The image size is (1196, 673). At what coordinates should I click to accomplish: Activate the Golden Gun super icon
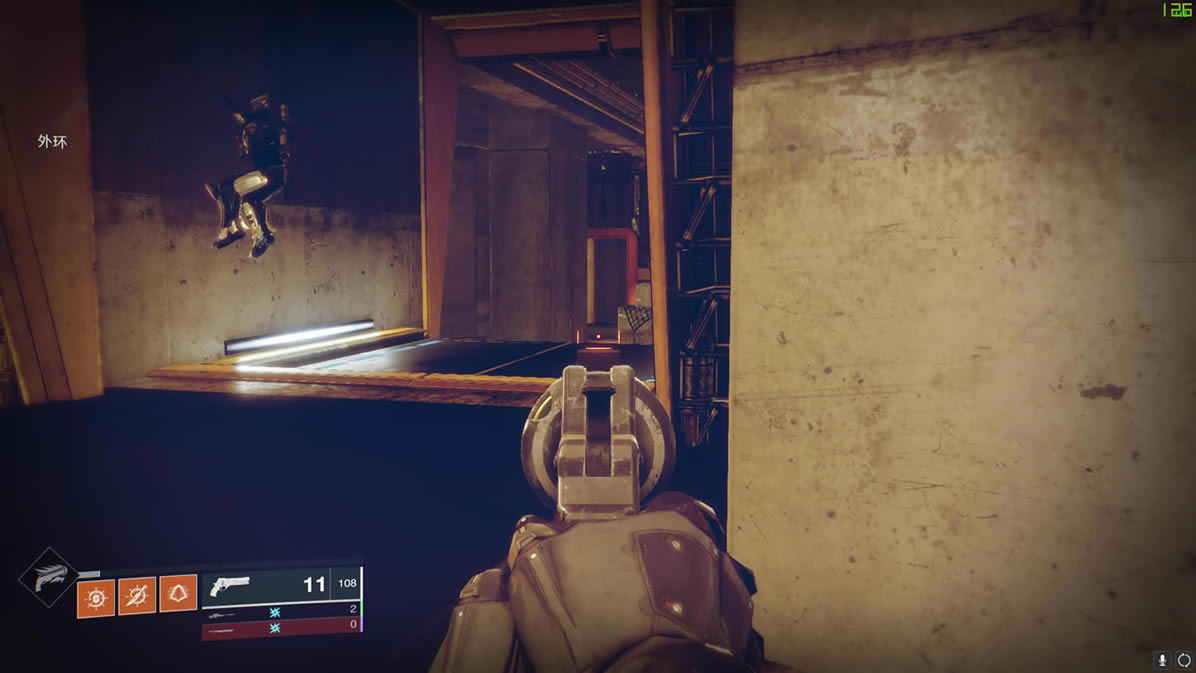point(48,578)
